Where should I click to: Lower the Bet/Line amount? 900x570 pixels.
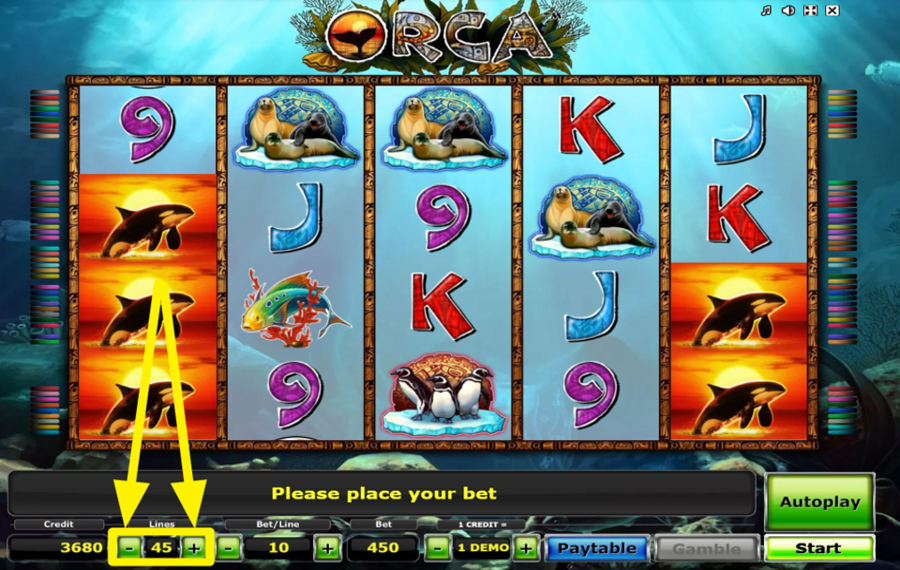point(229,548)
